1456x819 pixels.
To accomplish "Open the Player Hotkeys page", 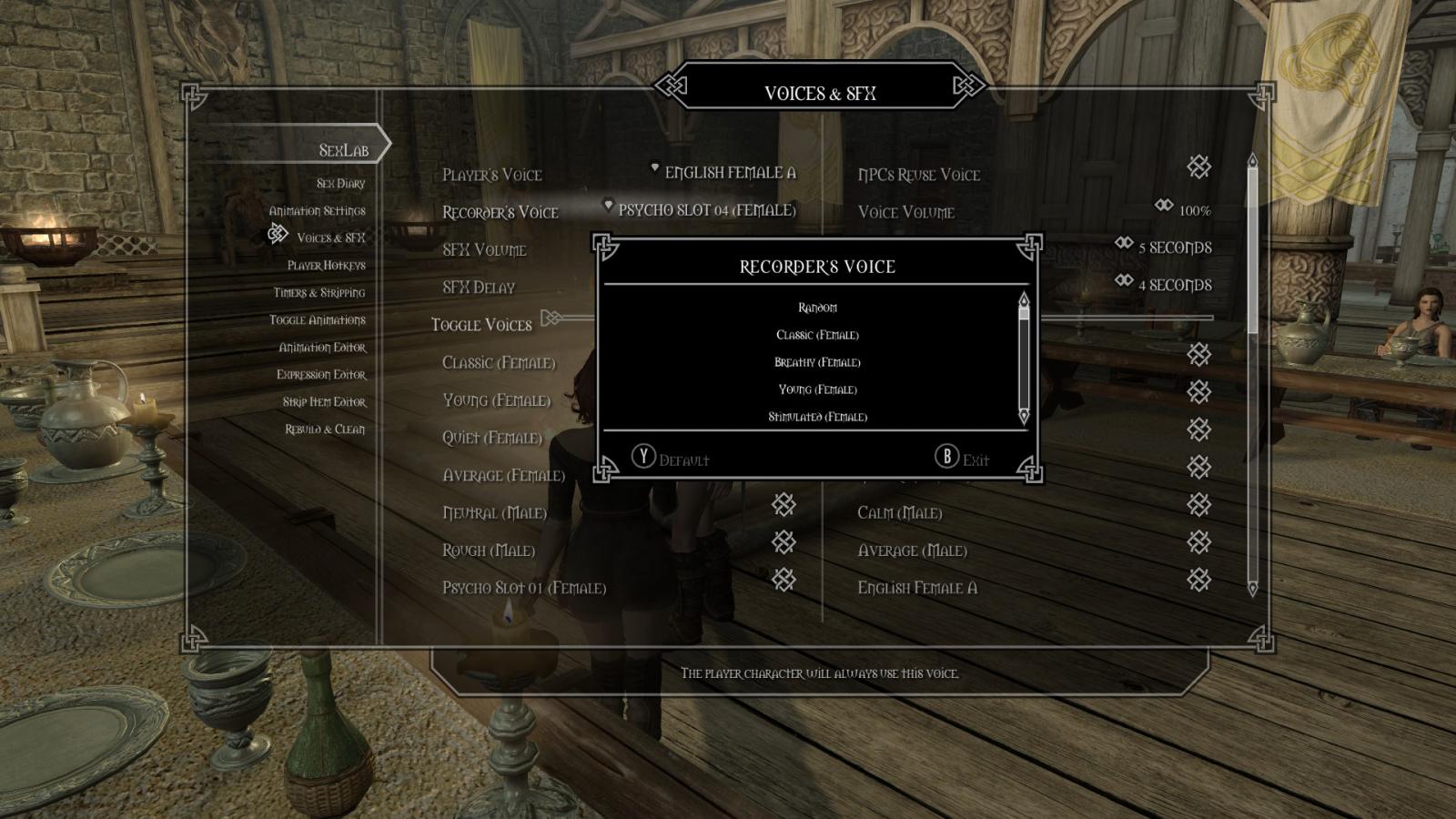I will coord(326,266).
